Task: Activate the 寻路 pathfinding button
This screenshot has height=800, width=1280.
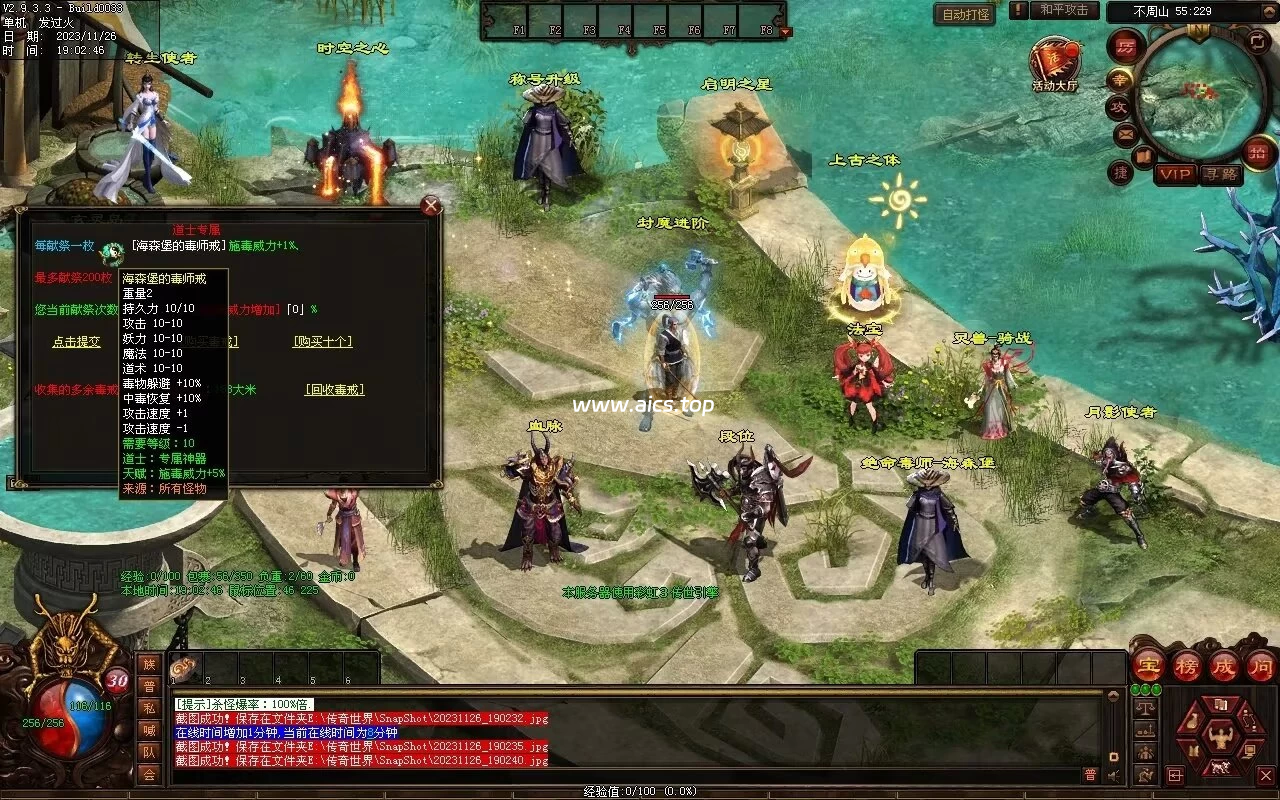Action: (1220, 174)
